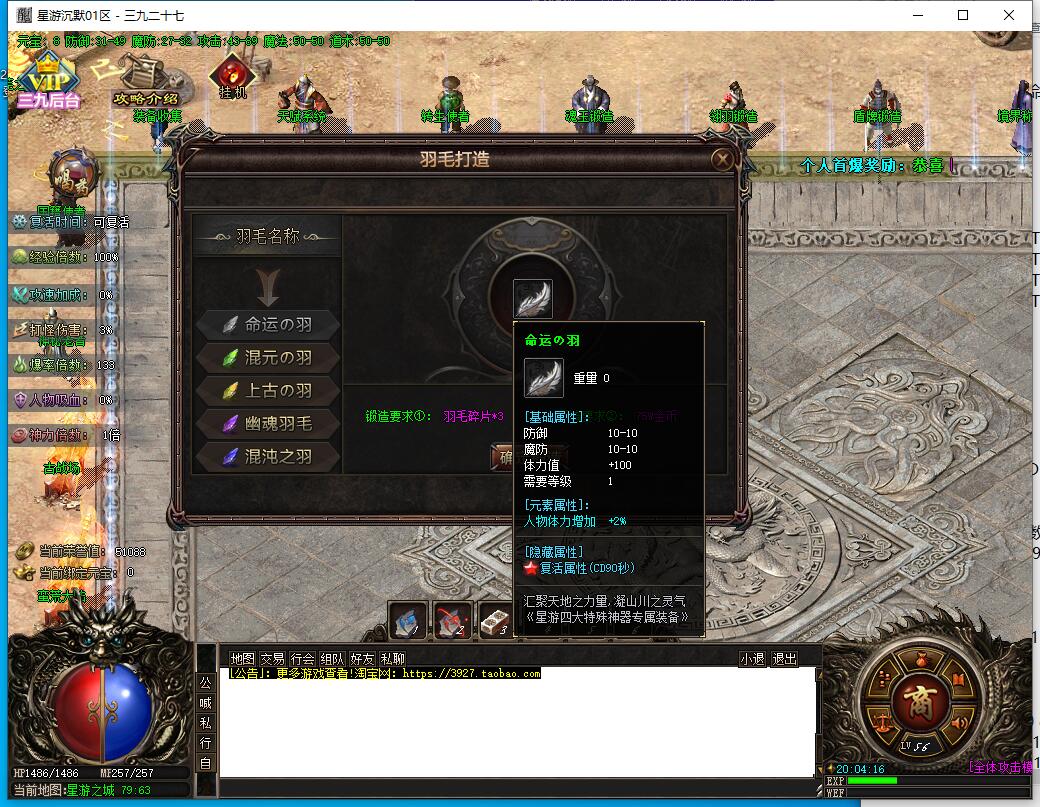Select the 私聊 private chat tab
Viewport: 1040px width, 807px height.
coord(392,659)
